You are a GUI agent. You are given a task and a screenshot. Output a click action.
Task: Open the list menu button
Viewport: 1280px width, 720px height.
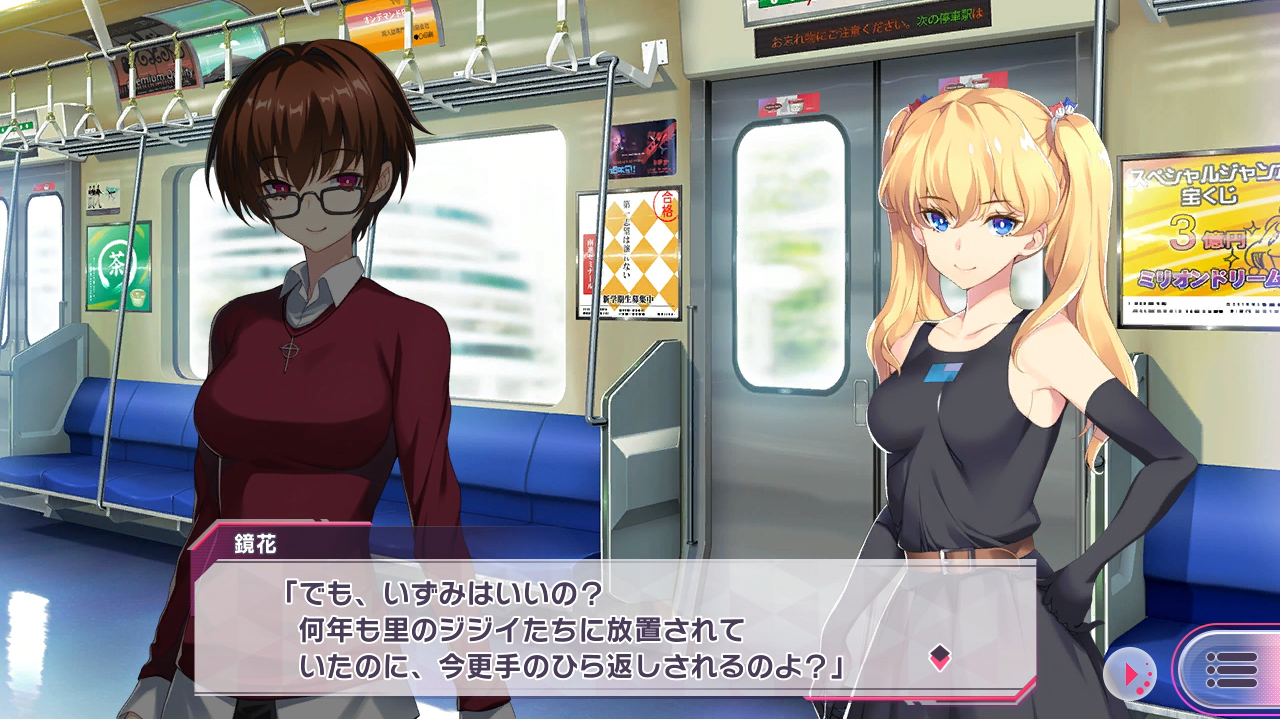[1231, 670]
